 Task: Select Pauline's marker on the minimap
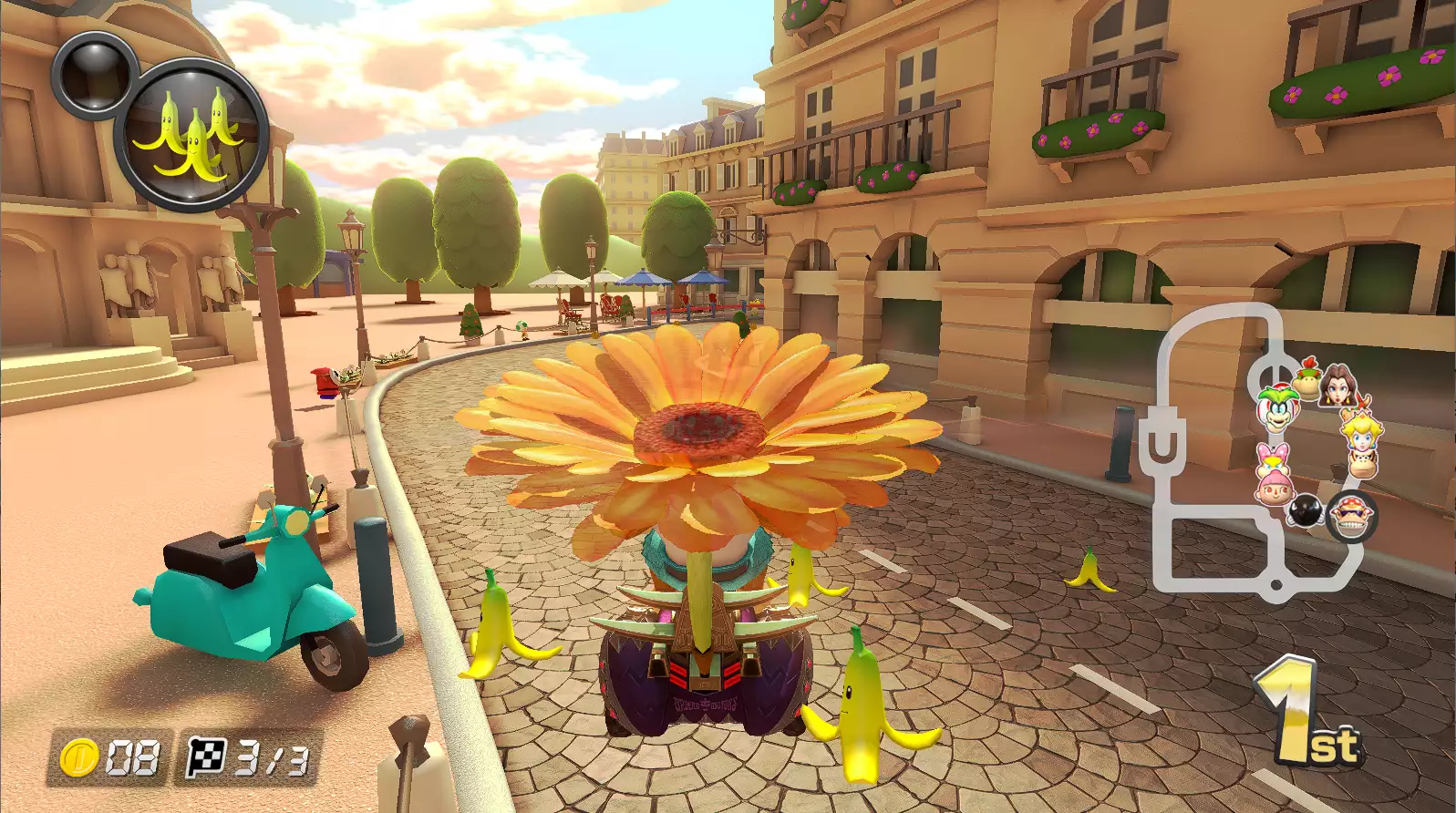point(1339,386)
